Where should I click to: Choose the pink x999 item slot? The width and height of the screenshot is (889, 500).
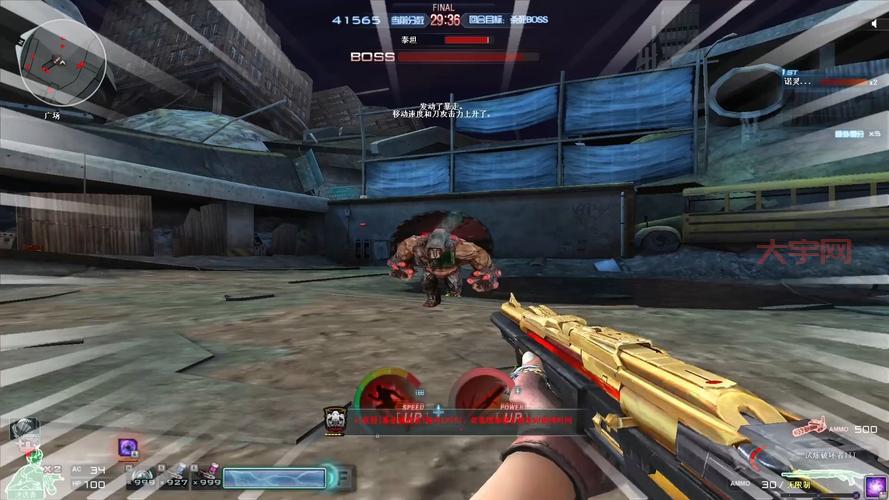(210, 471)
